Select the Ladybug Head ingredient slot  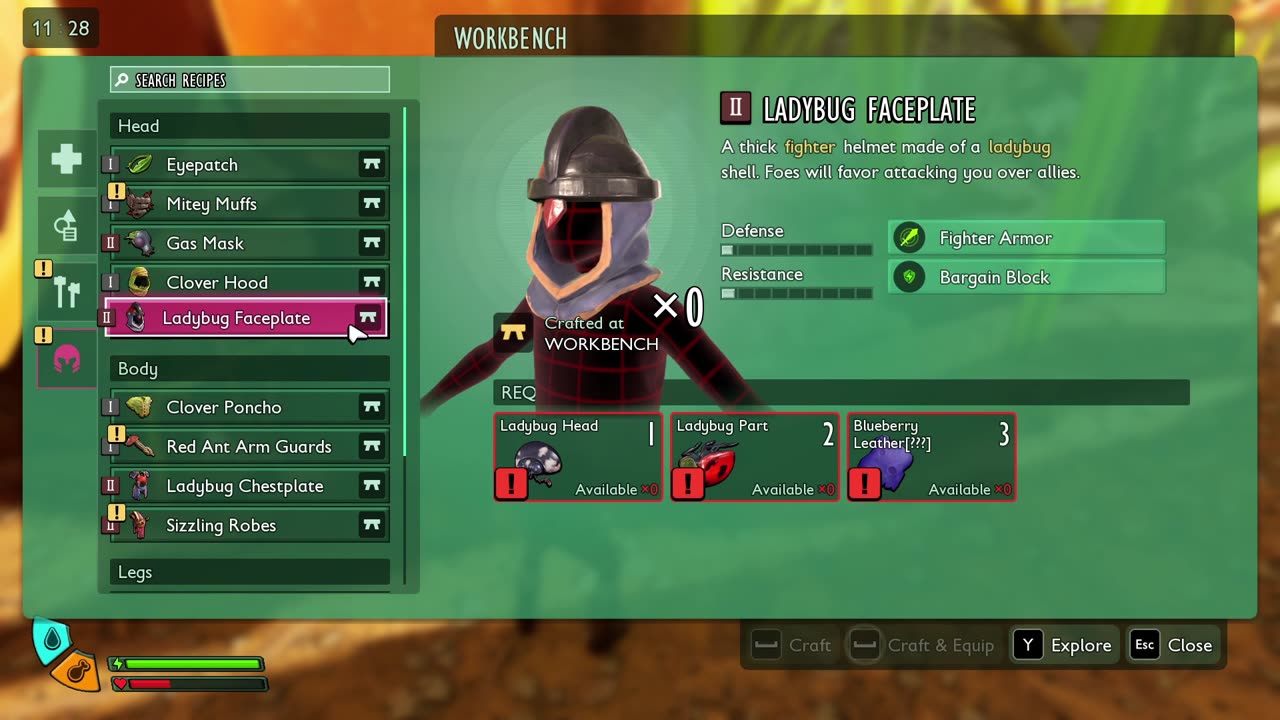[578, 457]
